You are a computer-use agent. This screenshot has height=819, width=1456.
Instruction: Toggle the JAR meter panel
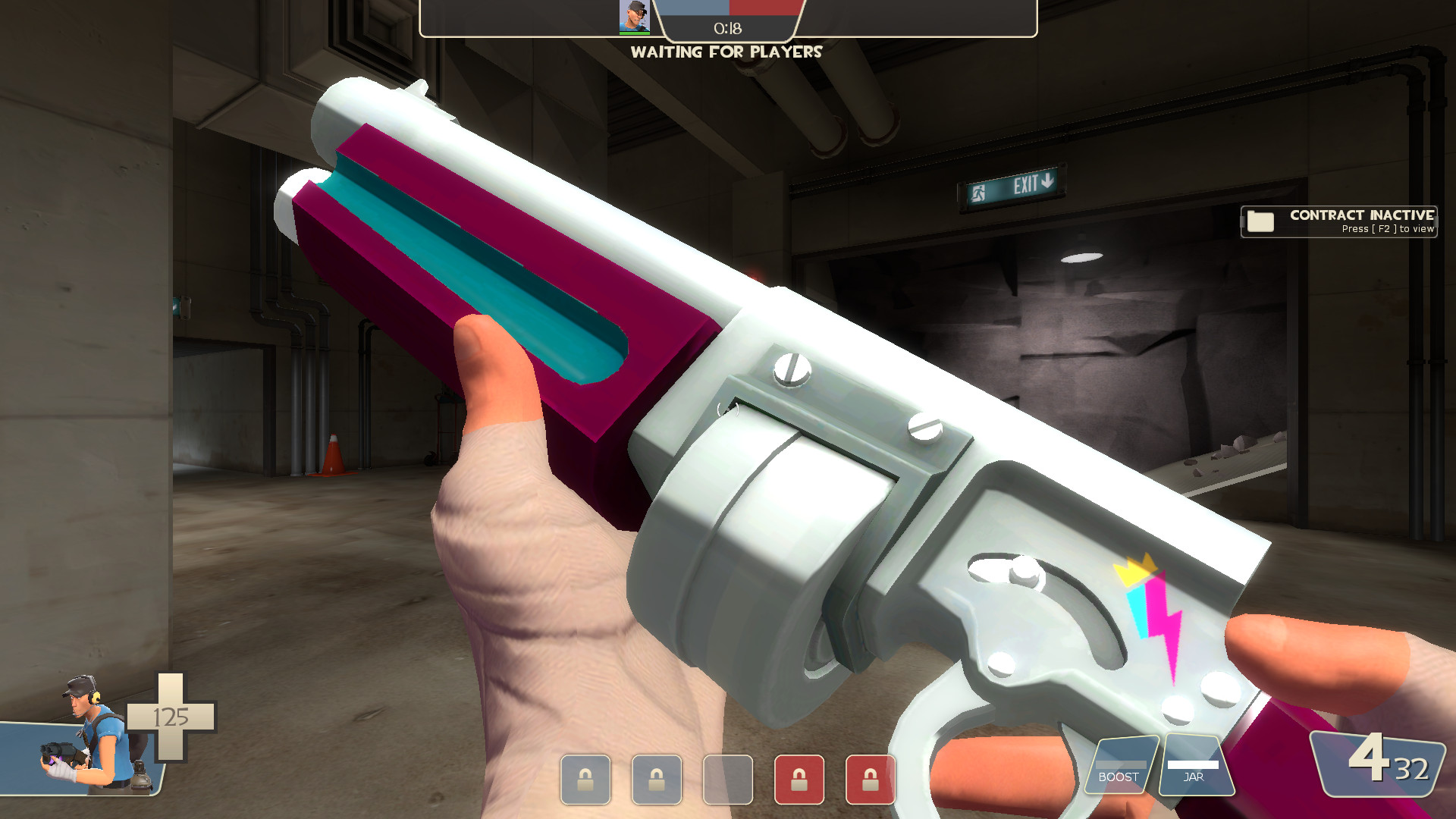coord(1194,766)
